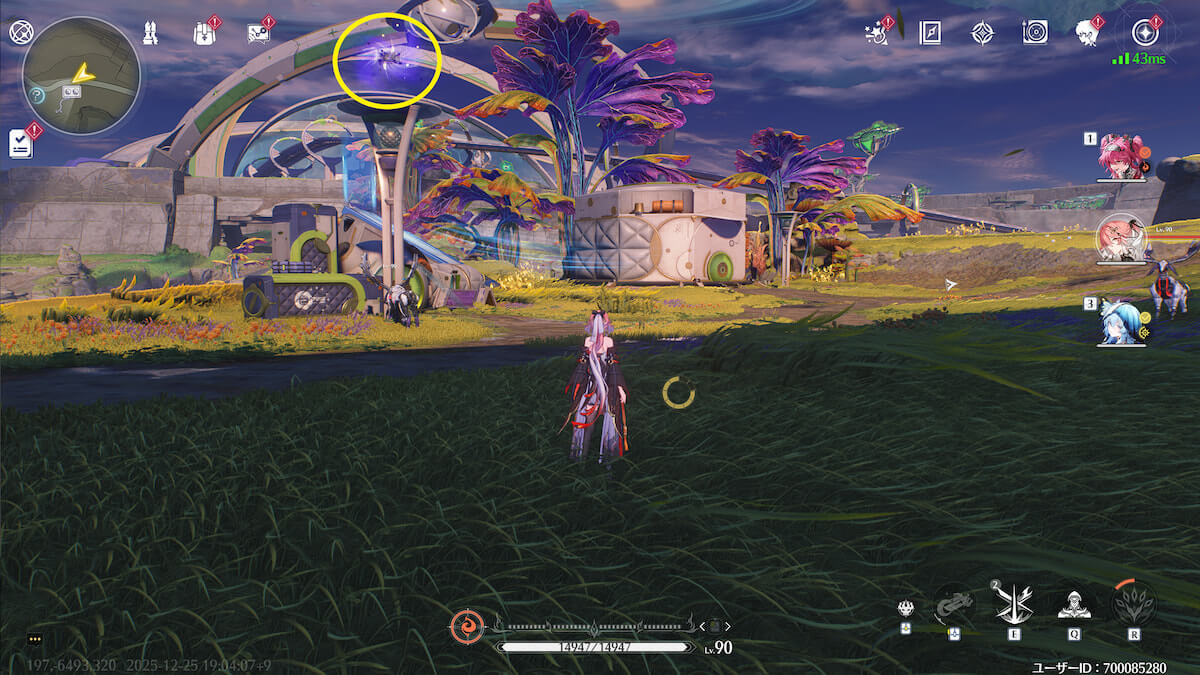Image resolution: width=1200 pixels, height=675 pixels.
Task: Open the twin chess pieces menu
Action: click(x=151, y=32)
